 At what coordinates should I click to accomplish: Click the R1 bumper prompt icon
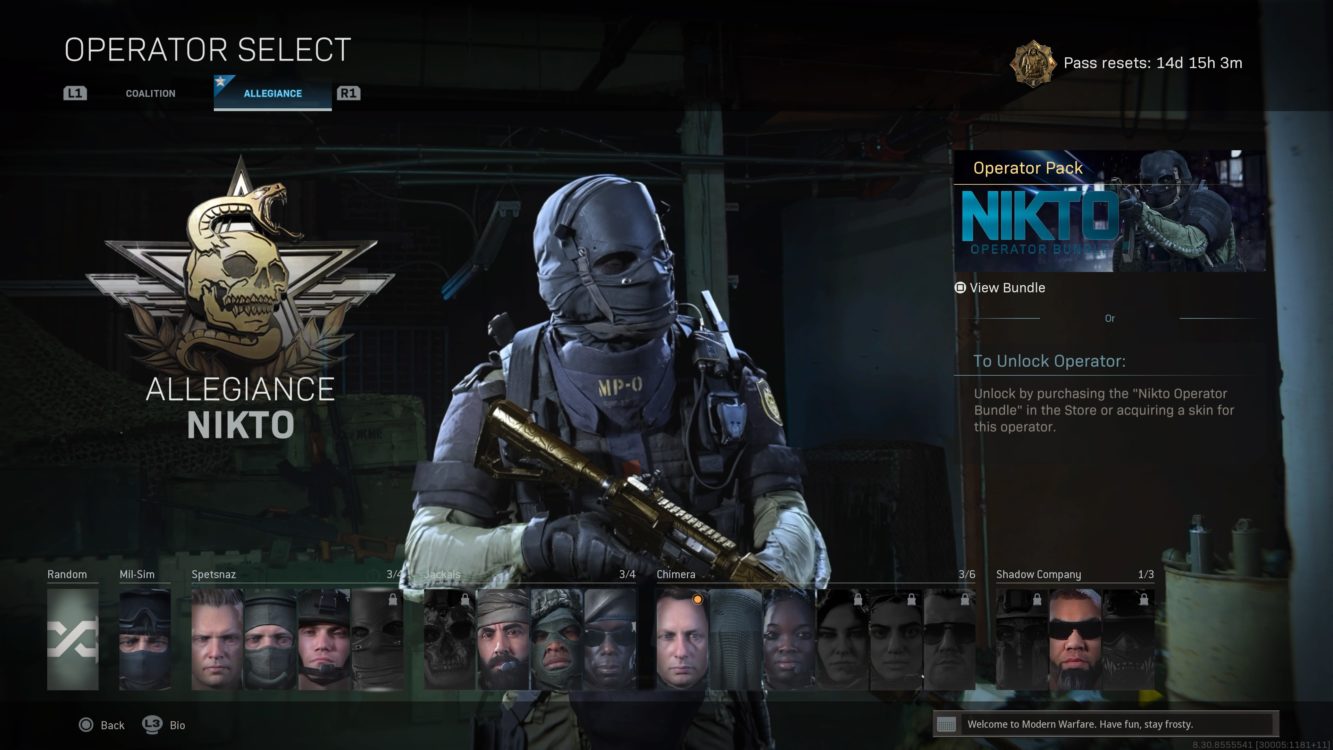349,93
